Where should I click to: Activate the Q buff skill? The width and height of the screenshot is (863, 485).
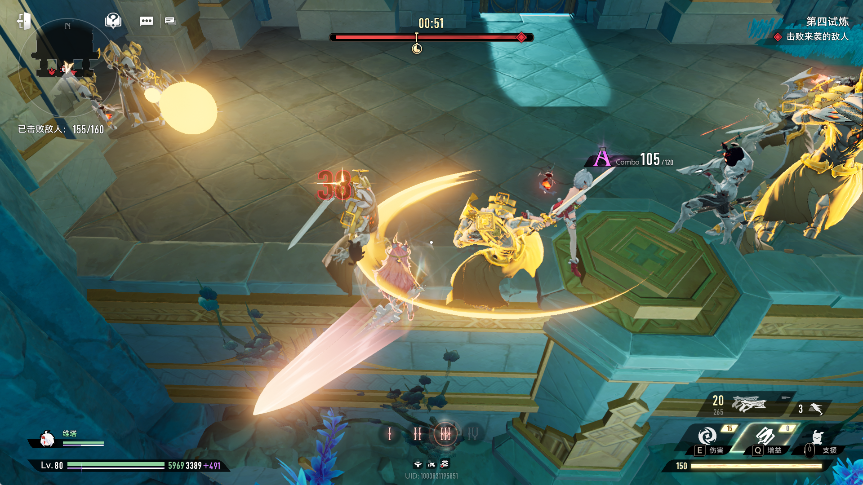[762, 437]
